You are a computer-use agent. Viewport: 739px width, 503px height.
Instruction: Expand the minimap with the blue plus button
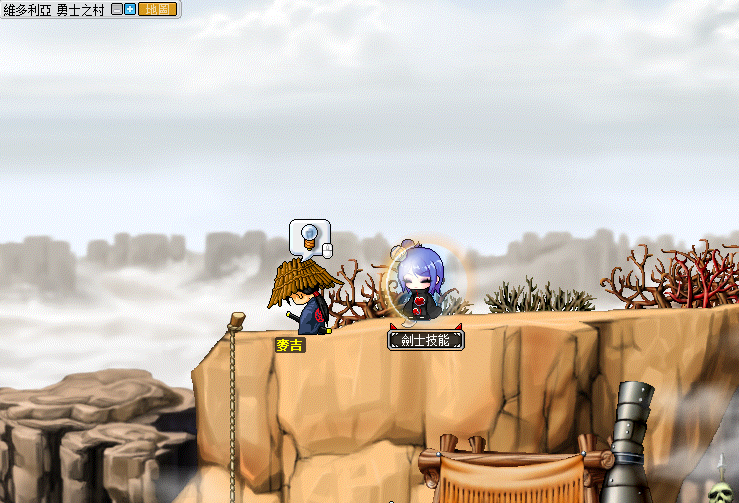(x=130, y=9)
